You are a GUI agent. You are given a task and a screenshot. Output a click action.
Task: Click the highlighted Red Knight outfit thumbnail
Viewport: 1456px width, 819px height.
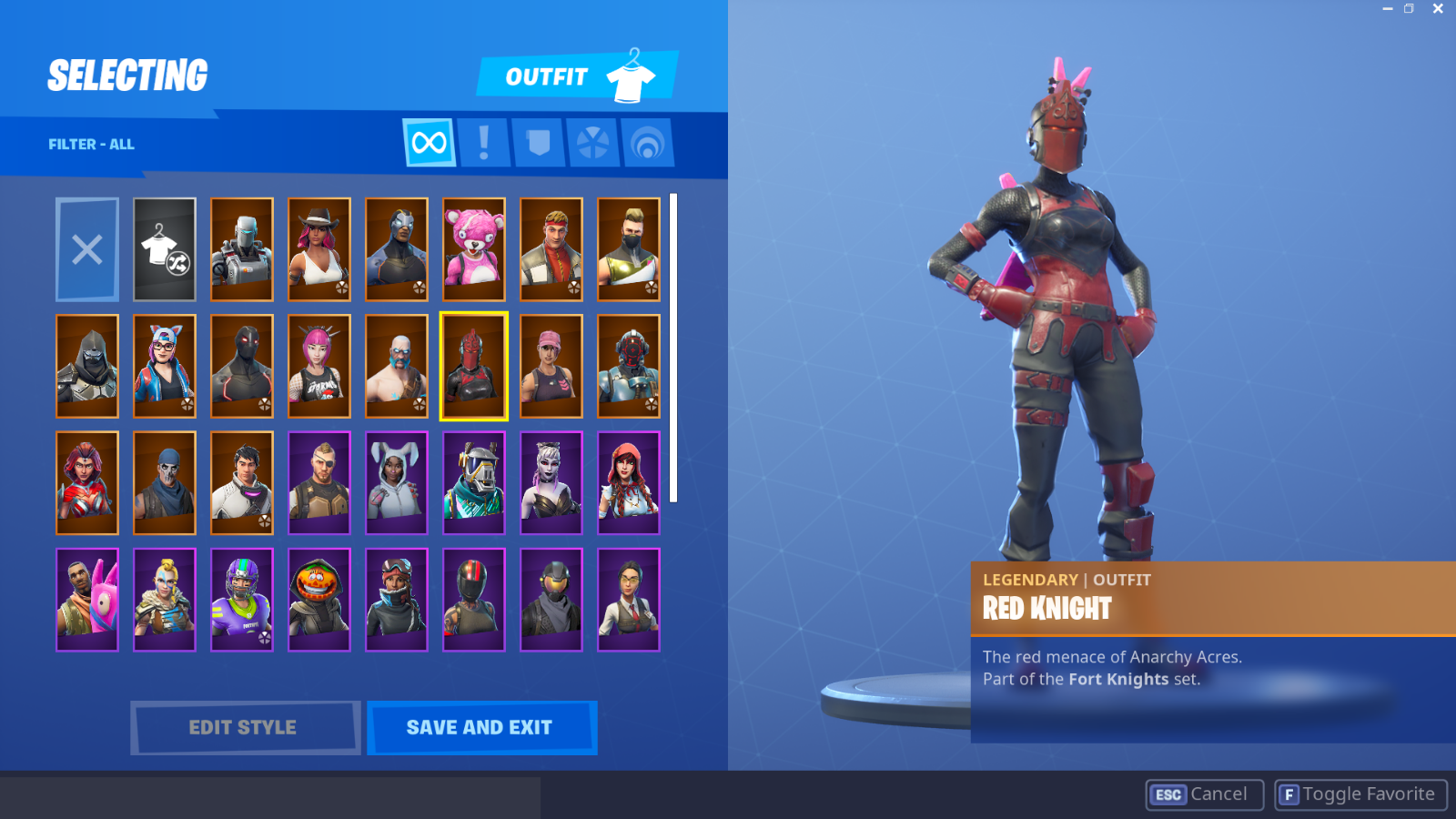tap(473, 366)
